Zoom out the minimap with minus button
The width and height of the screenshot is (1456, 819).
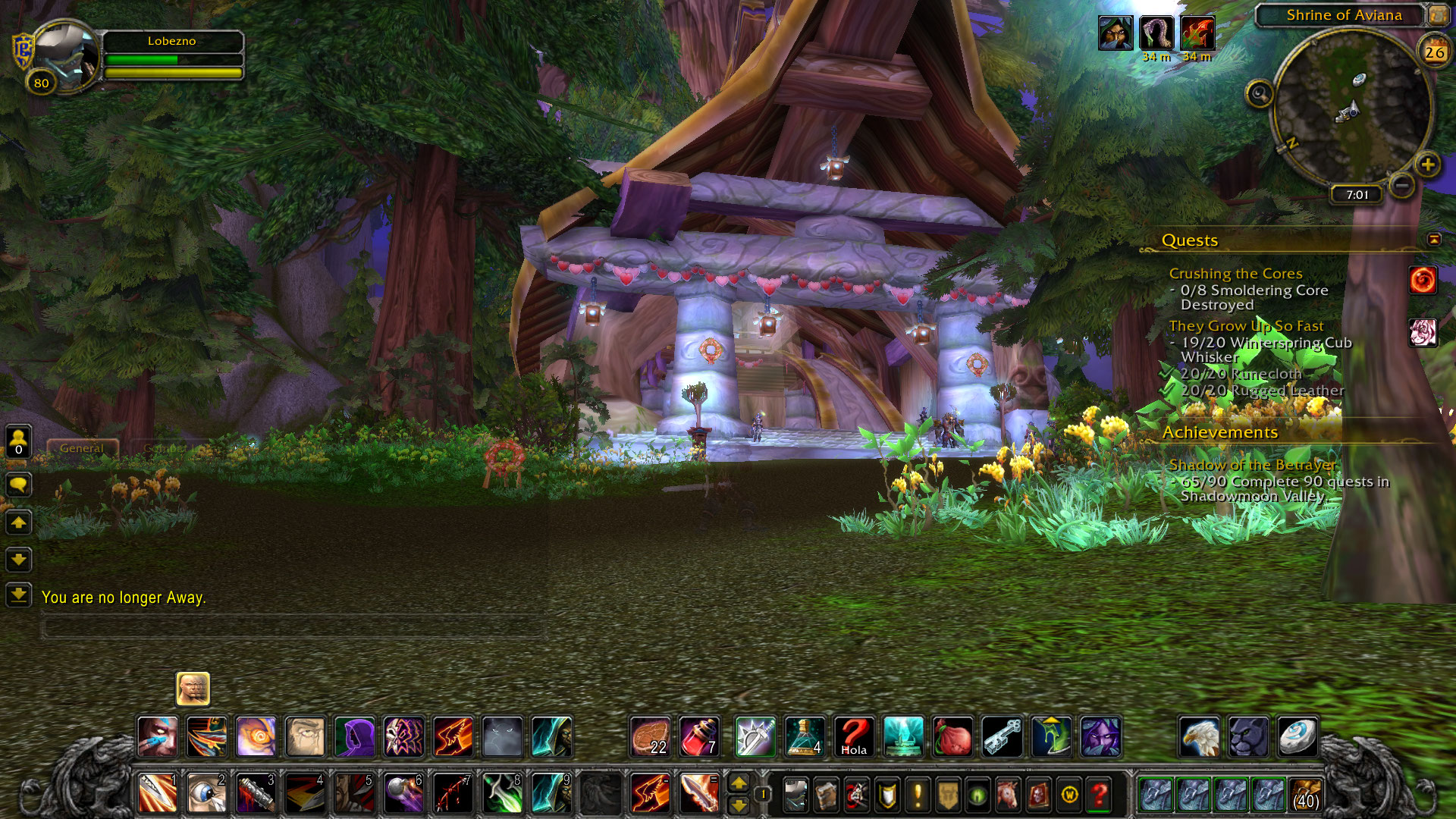click(1402, 184)
